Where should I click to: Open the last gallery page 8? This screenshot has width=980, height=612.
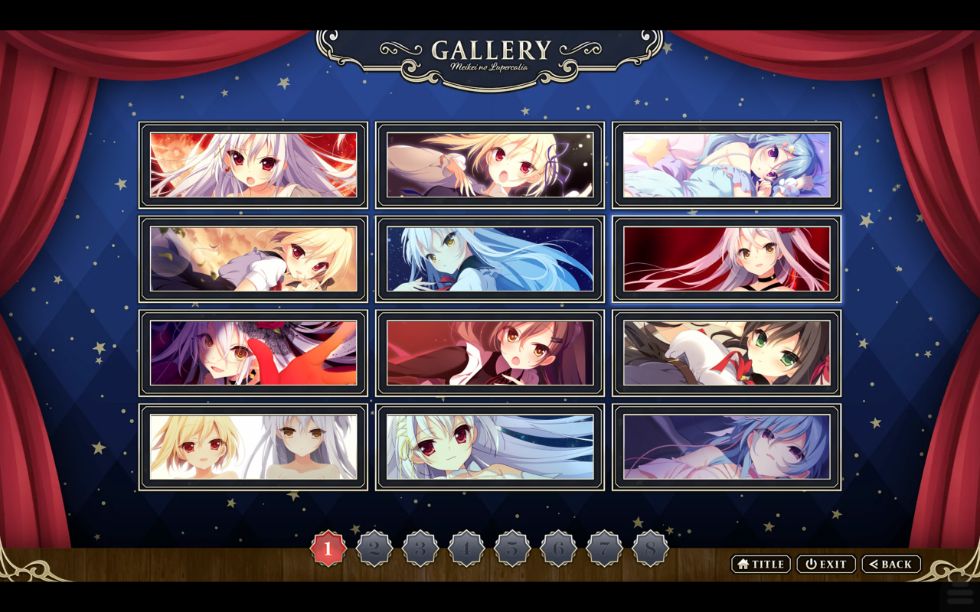click(650, 548)
